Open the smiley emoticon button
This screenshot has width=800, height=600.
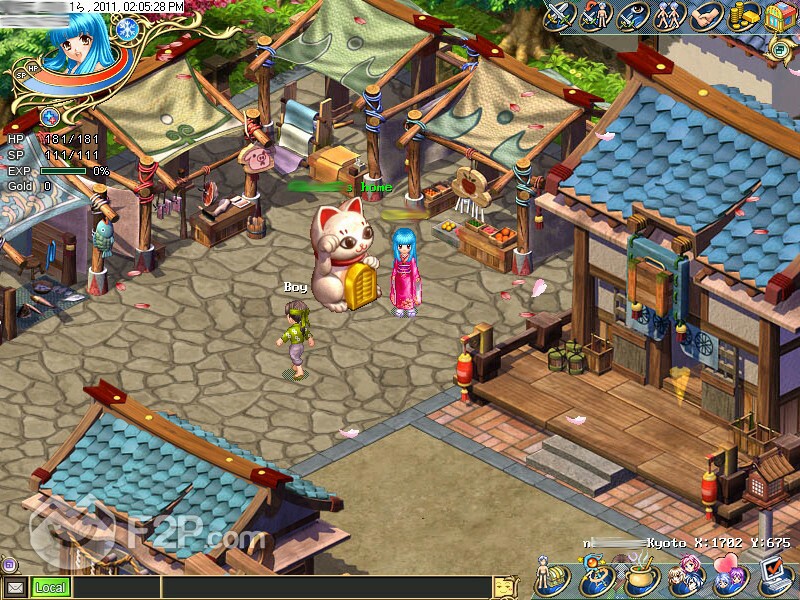click(x=507, y=587)
